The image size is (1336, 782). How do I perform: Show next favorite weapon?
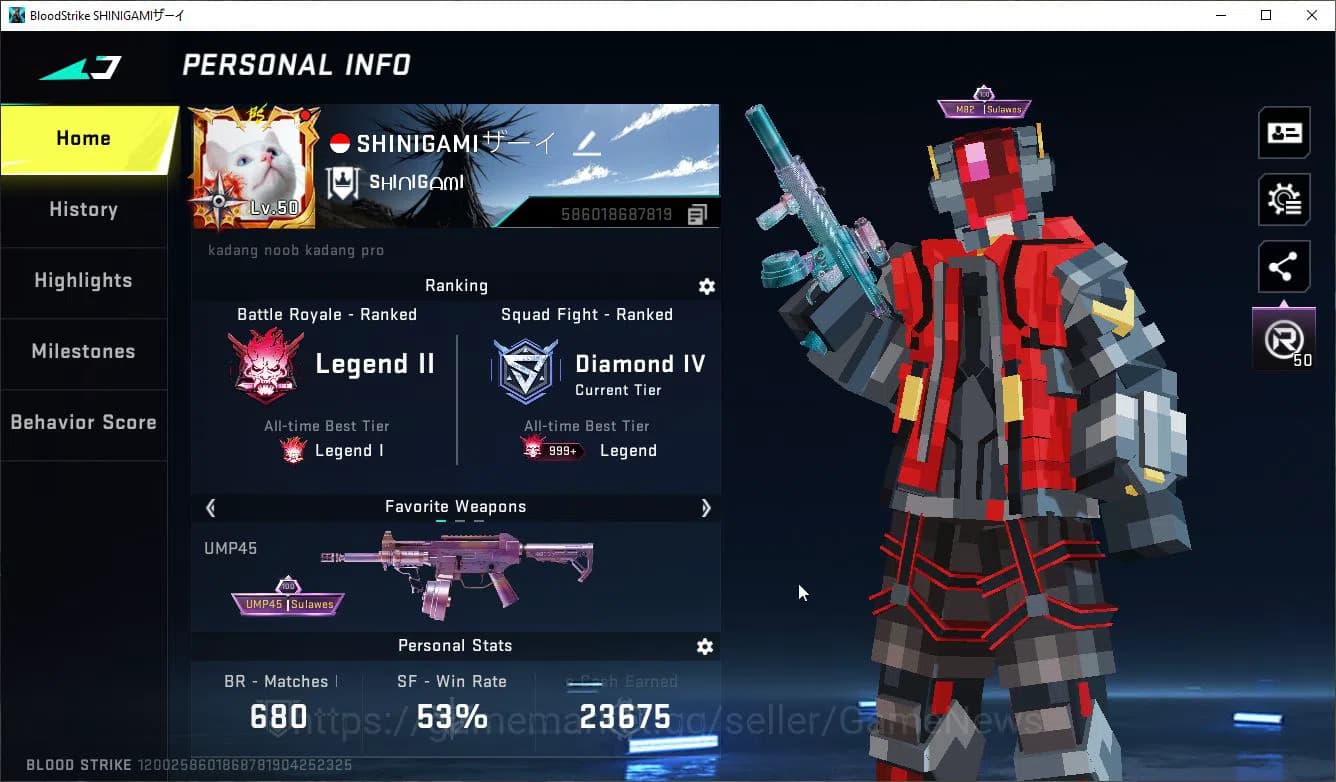point(706,508)
